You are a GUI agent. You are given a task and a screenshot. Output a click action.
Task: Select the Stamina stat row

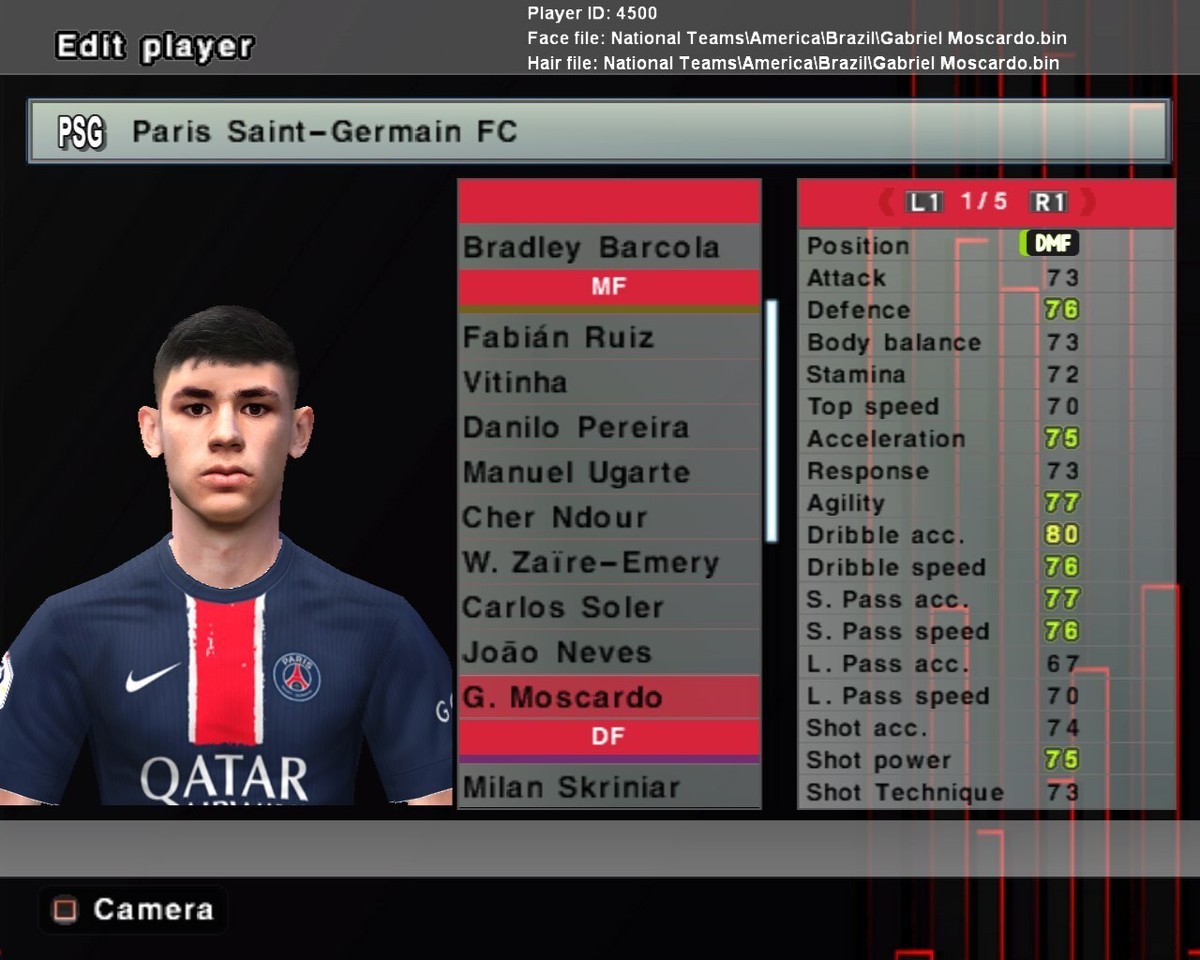(985, 375)
